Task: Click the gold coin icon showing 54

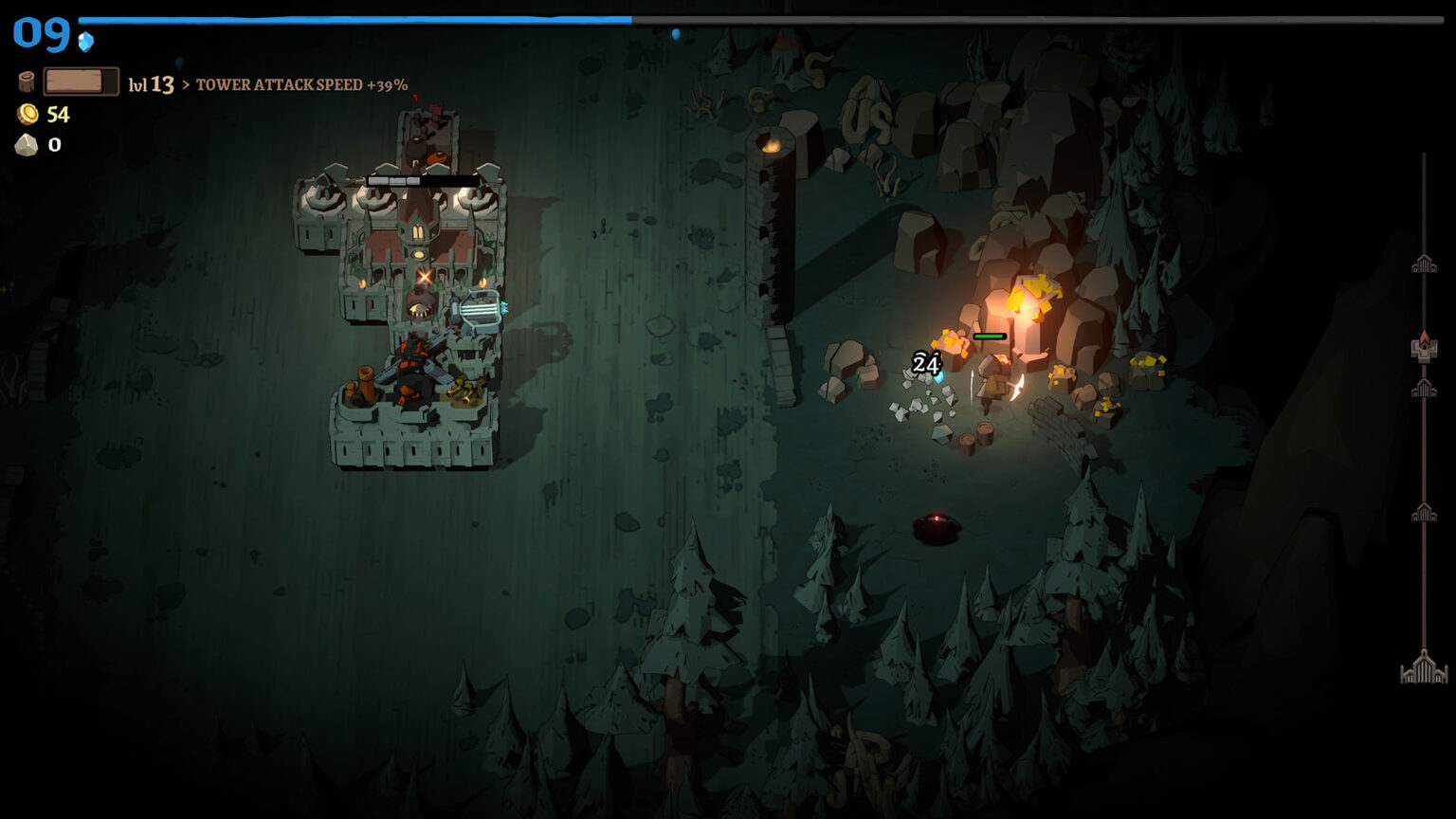Action: pyautogui.click(x=26, y=115)
